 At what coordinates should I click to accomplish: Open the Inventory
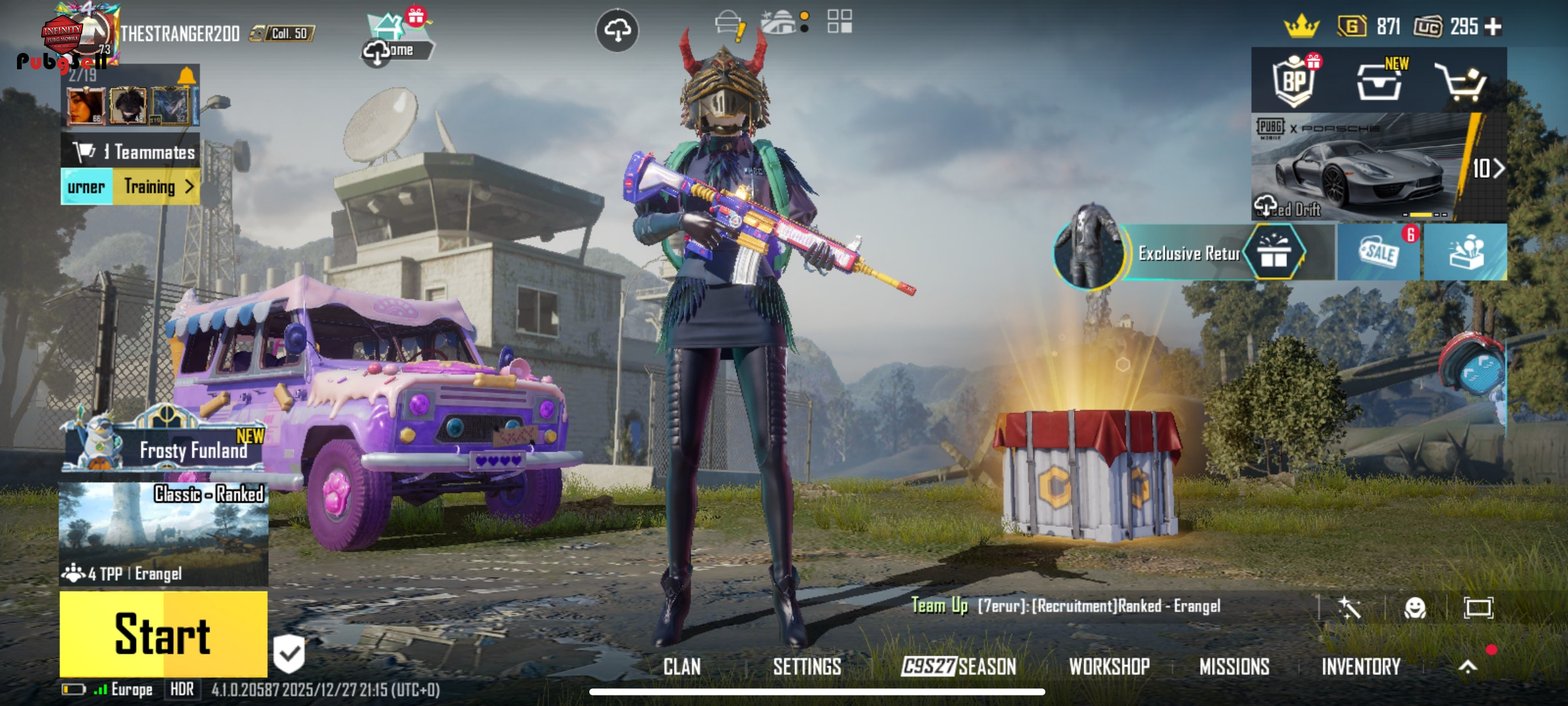coord(1361,667)
